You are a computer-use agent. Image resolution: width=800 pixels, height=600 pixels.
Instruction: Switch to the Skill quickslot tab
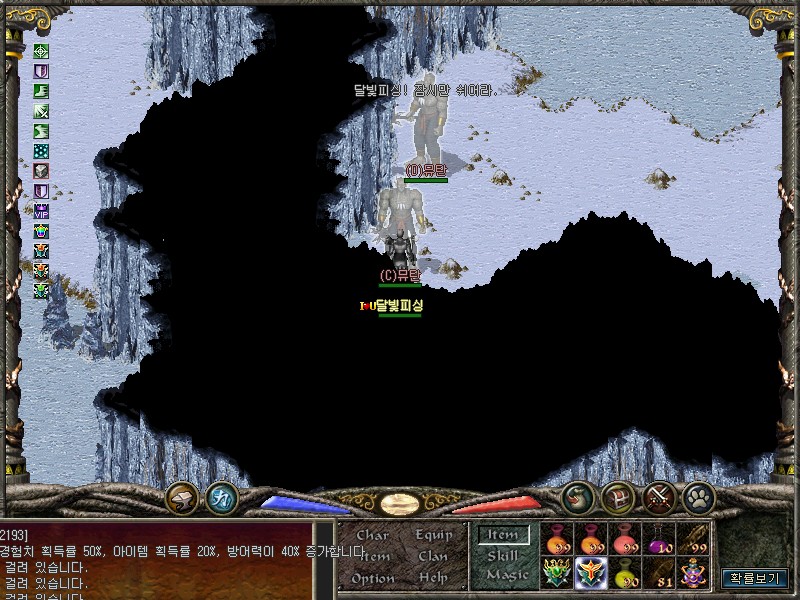tap(503, 555)
